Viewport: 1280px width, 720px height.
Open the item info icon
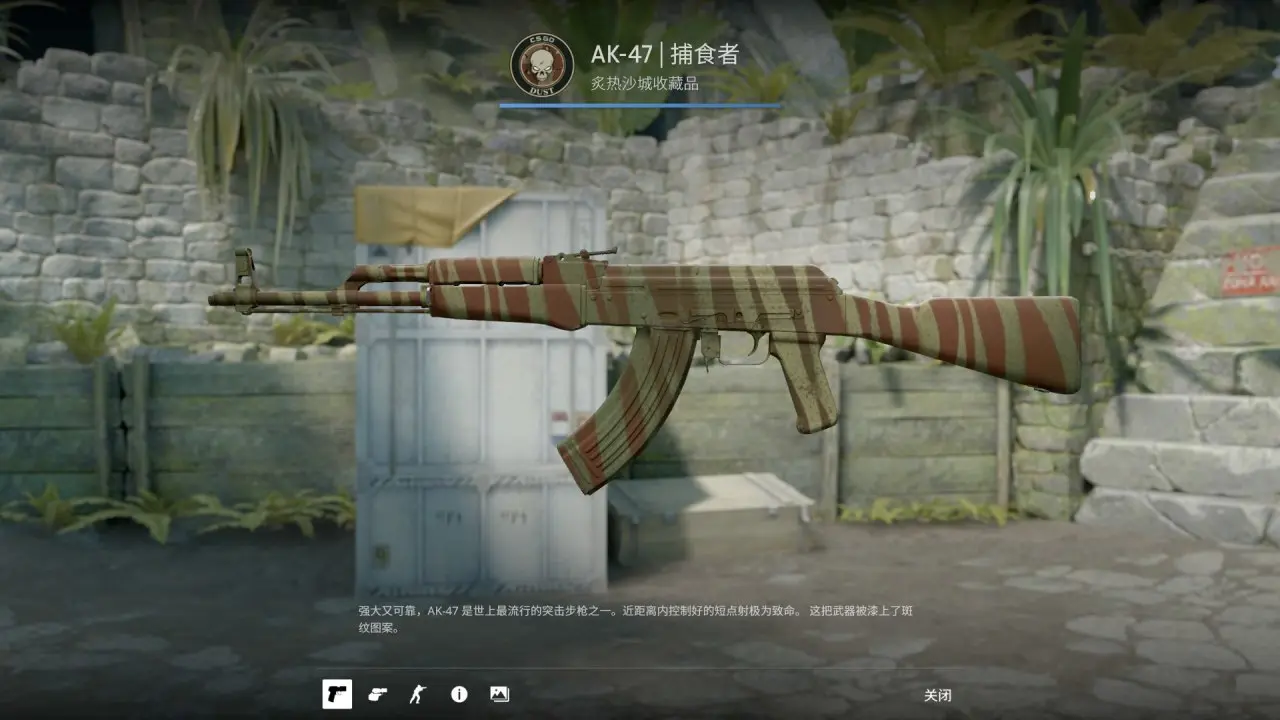[x=459, y=694]
